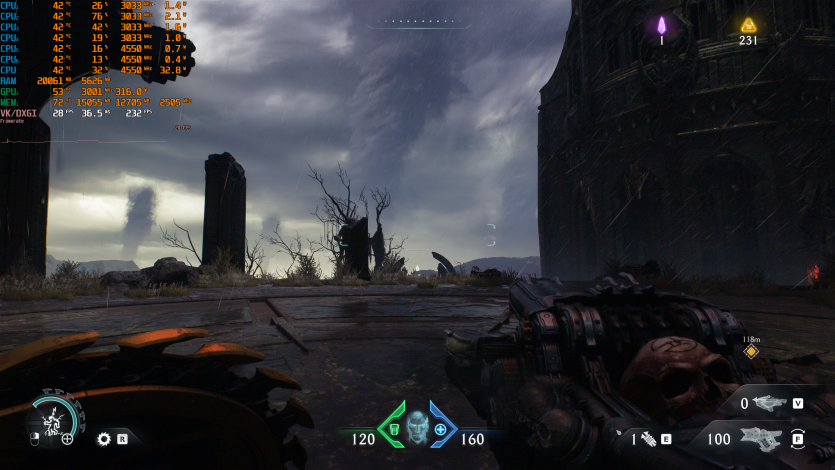
Task: Select the shield saw gear icon
Action: point(103,438)
